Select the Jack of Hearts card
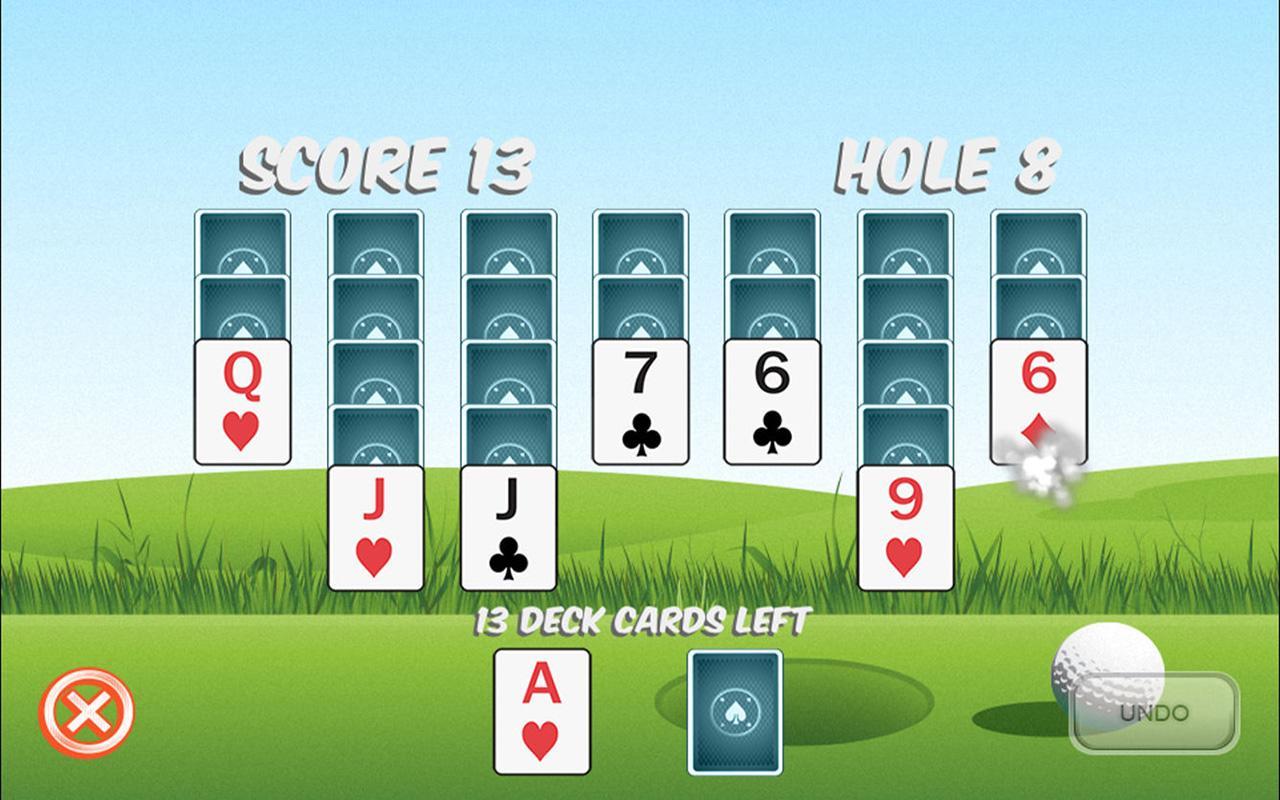The image size is (1280, 800). tap(373, 525)
